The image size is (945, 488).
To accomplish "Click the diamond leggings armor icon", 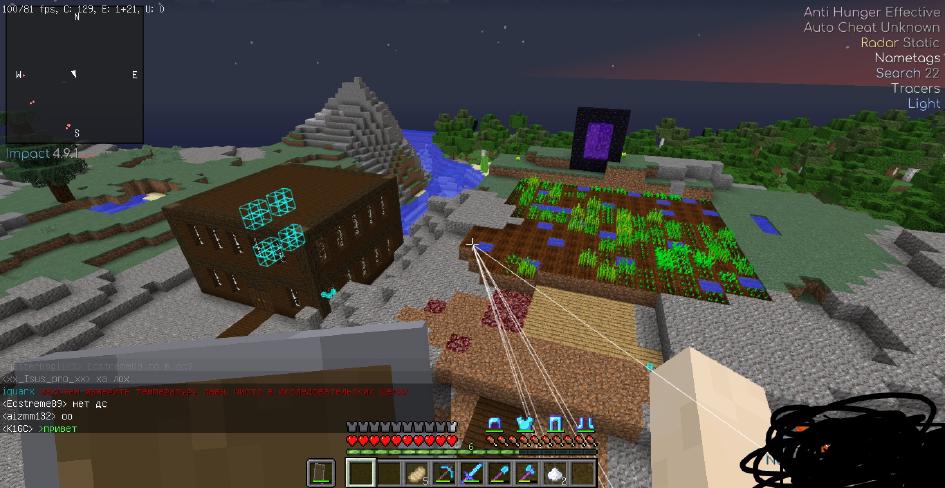I will [555, 424].
